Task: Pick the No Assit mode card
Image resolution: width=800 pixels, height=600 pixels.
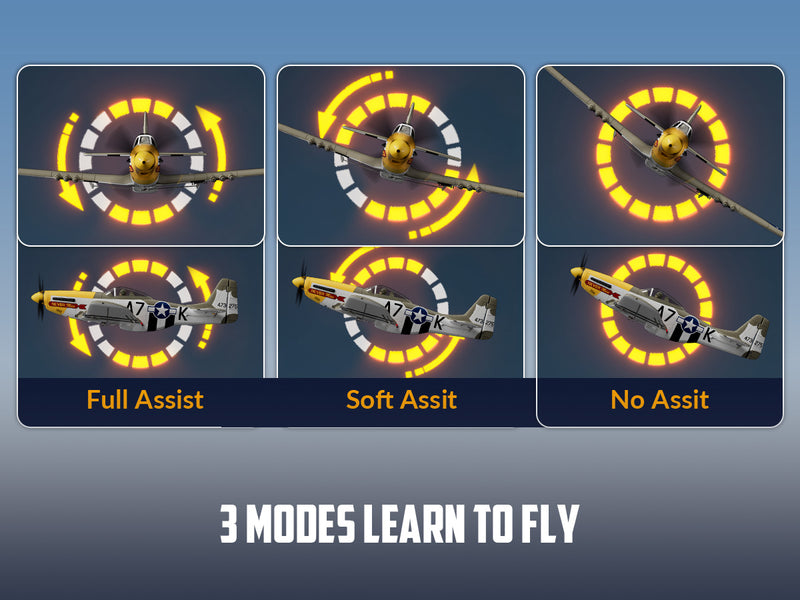Action: click(x=660, y=246)
